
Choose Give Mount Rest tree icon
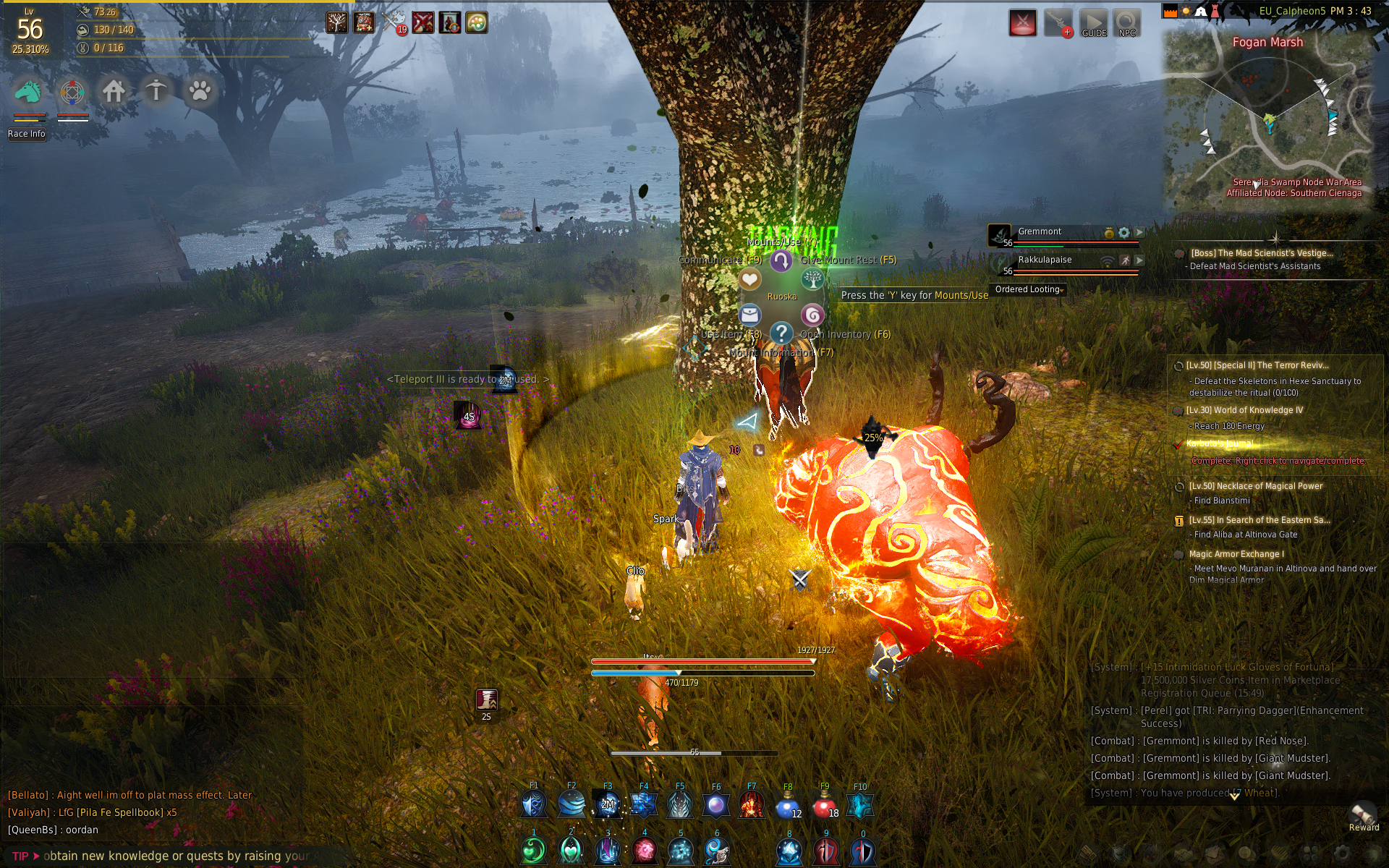click(x=812, y=279)
